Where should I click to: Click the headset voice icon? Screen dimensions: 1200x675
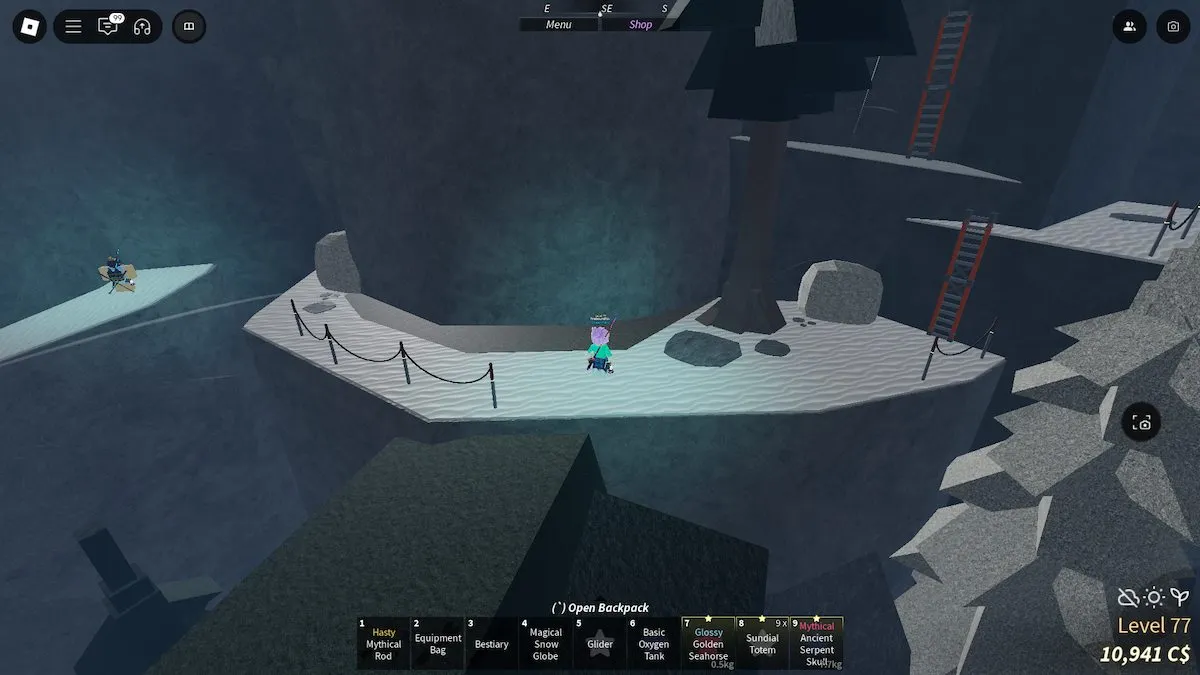(141, 27)
